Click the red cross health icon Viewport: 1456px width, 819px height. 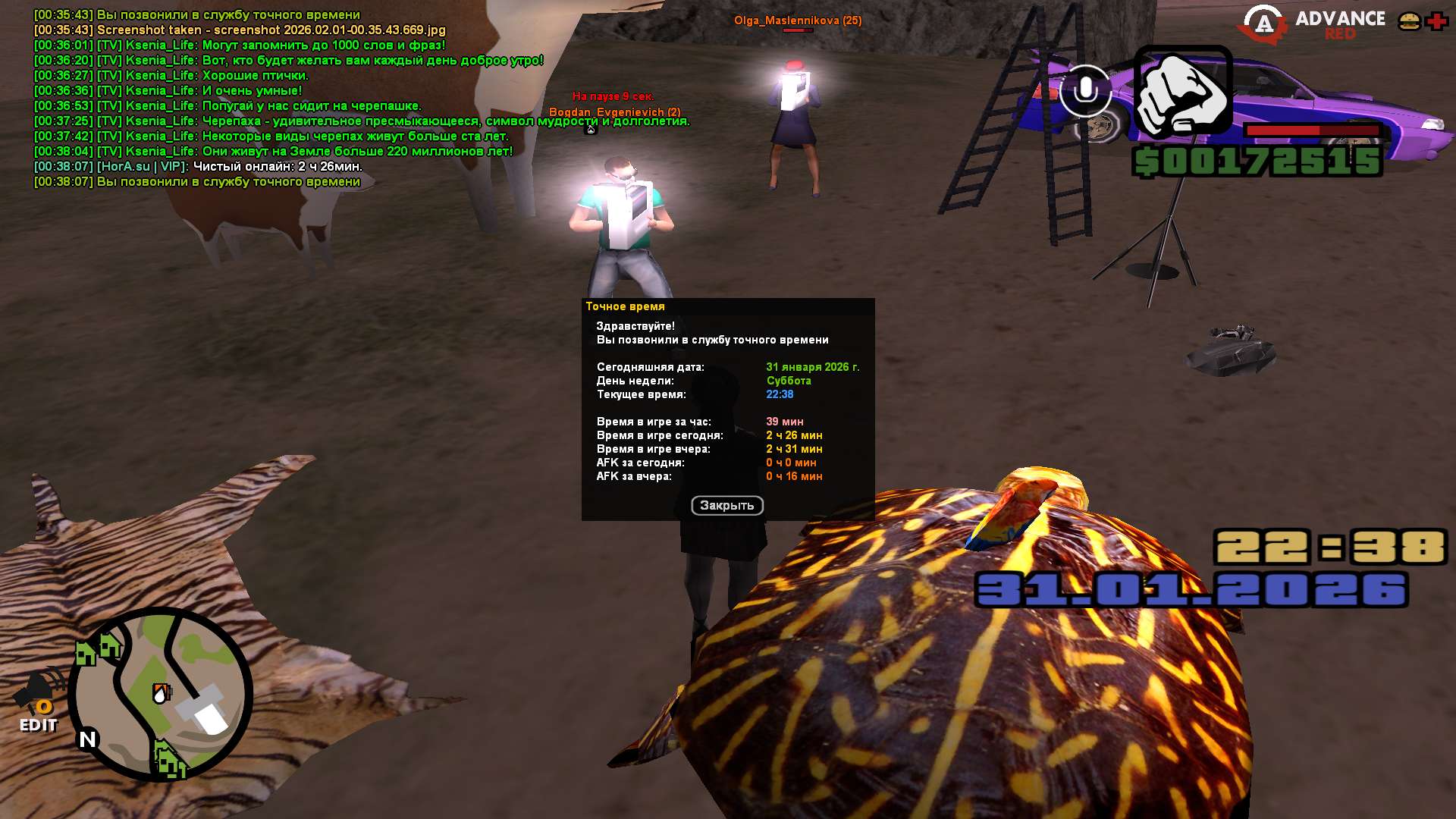[1436, 21]
